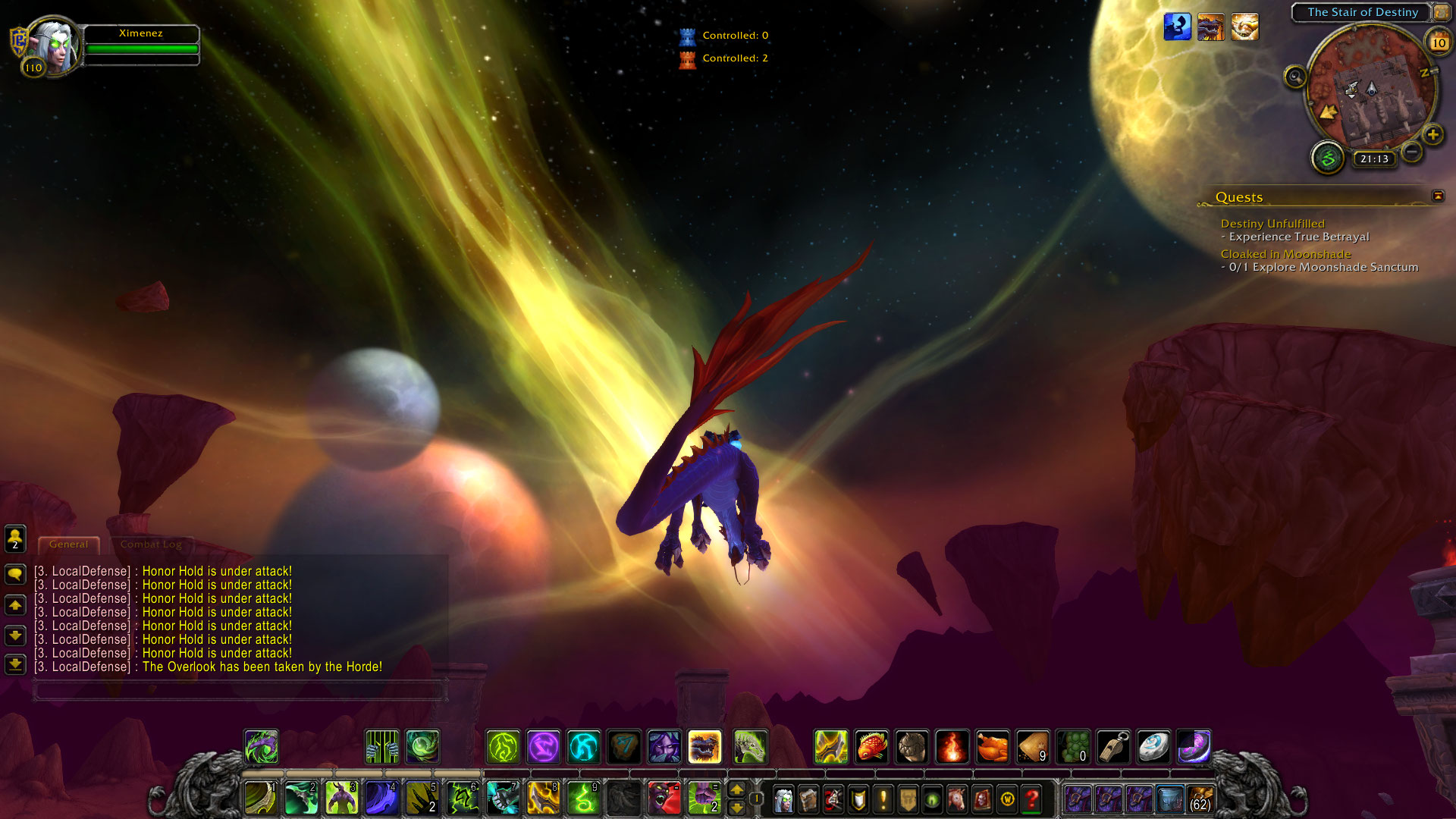1456x819 pixels.
Task: Activate the green prison bars ability
Action: pos(382,747)
